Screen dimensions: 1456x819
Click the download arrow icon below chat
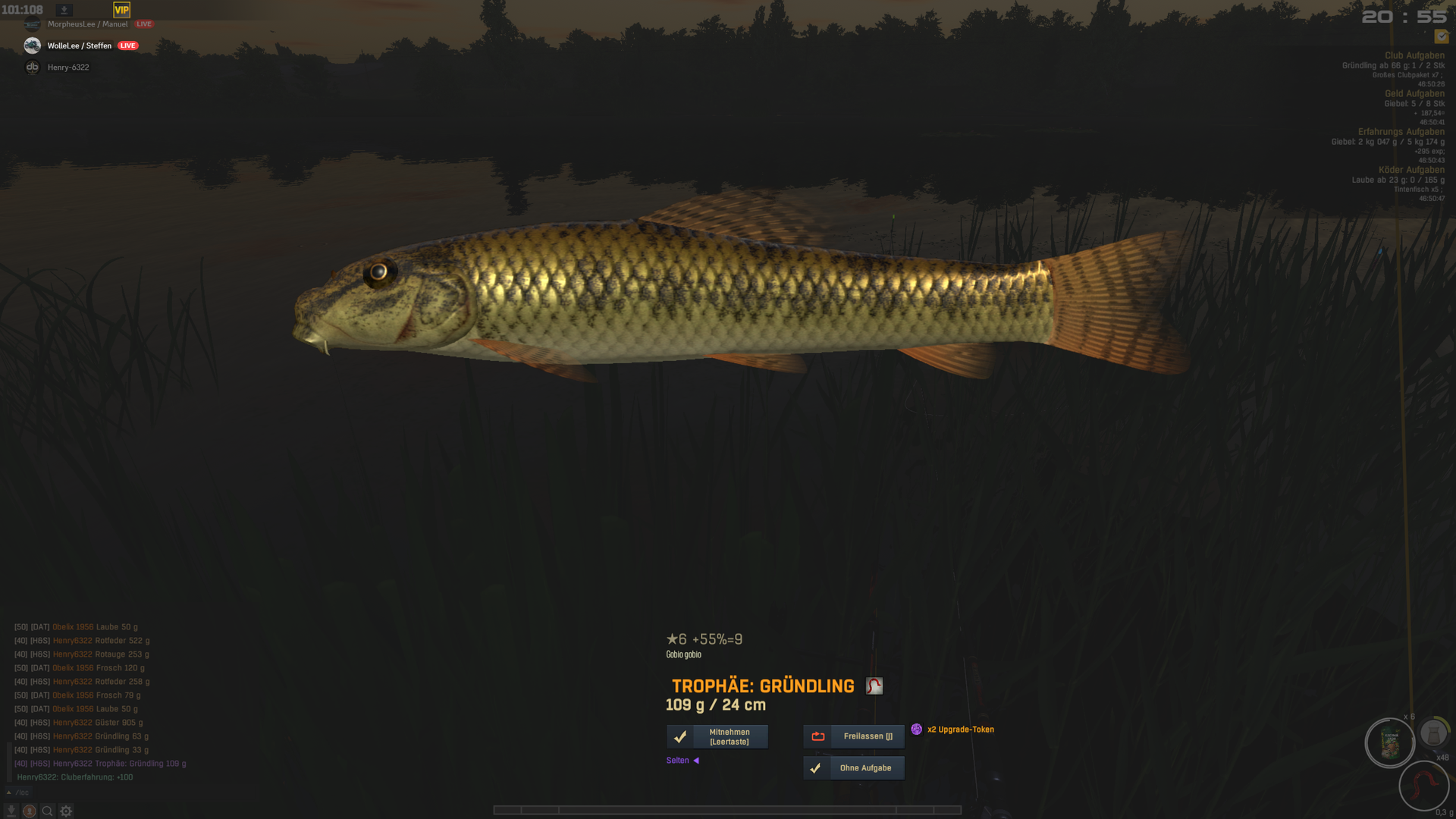11,811
